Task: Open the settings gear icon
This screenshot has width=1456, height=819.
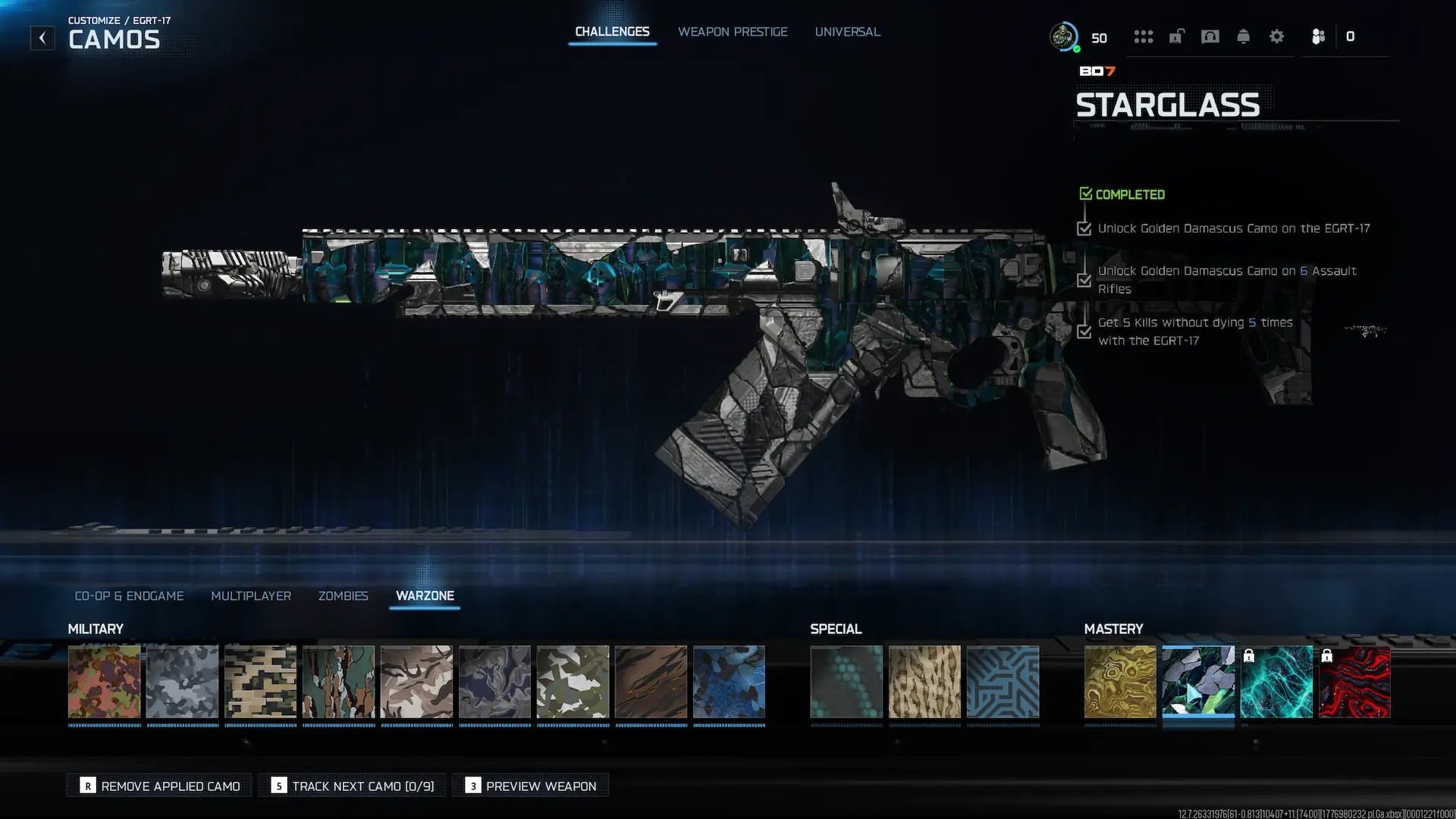Action: point(1276,36)
